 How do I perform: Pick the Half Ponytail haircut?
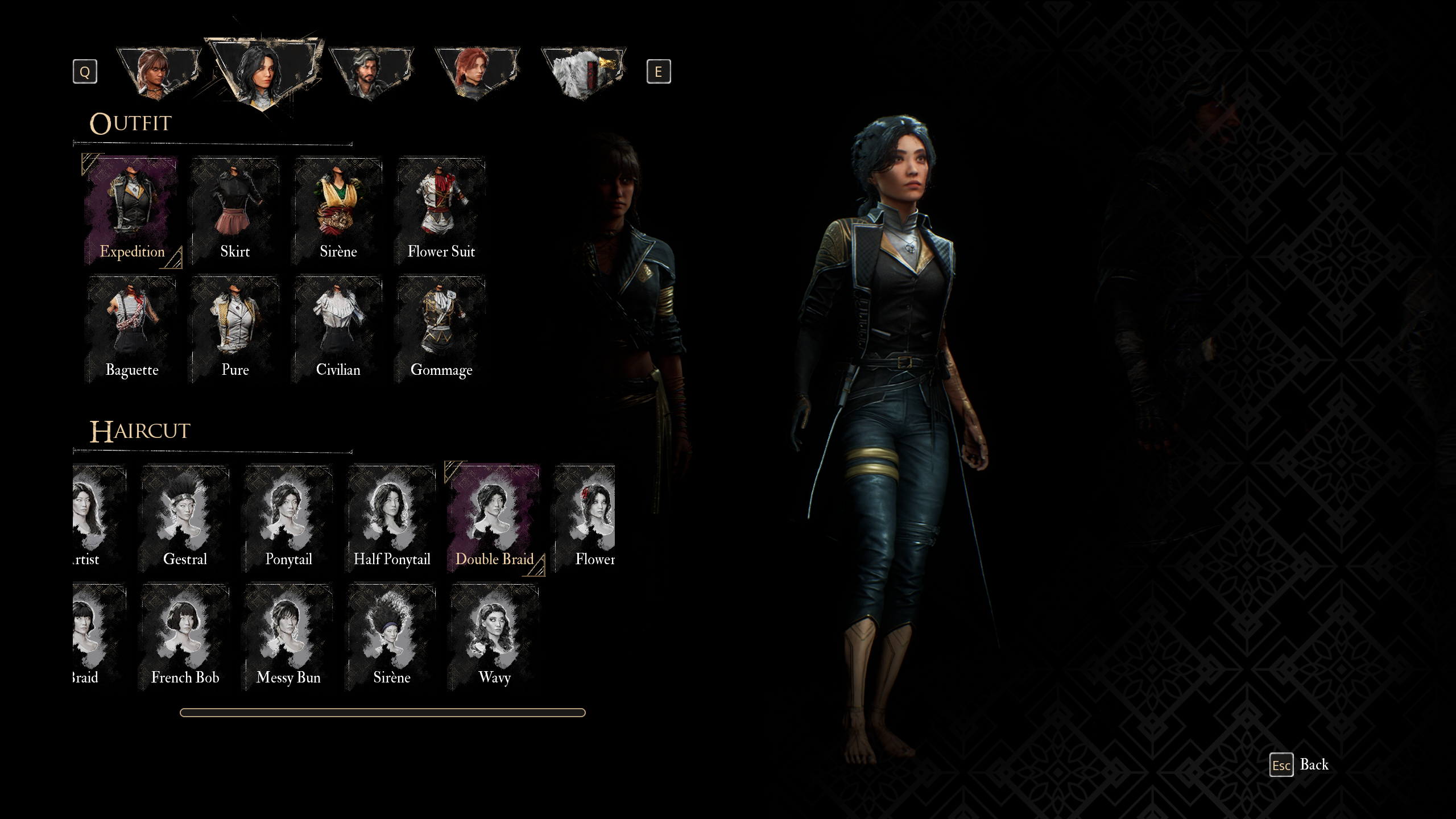(392, 518)
